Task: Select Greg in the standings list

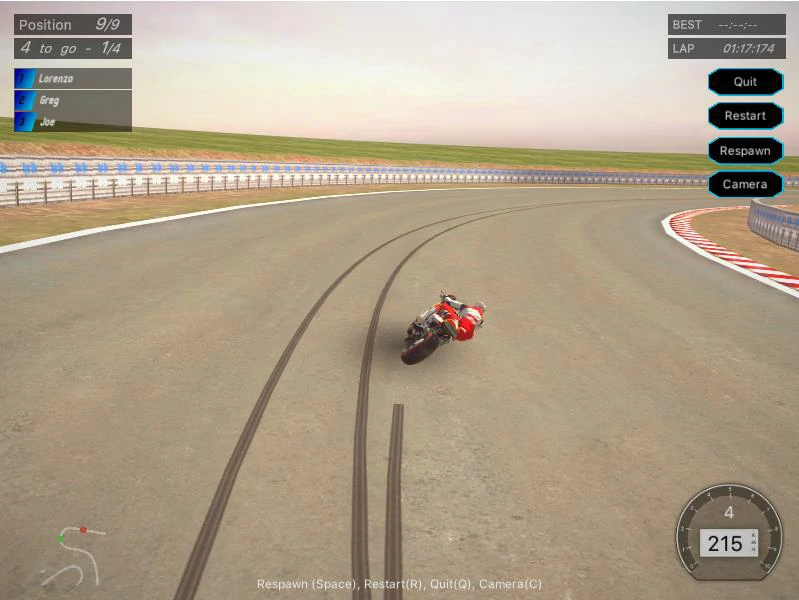Action: [x=72, y=100]
